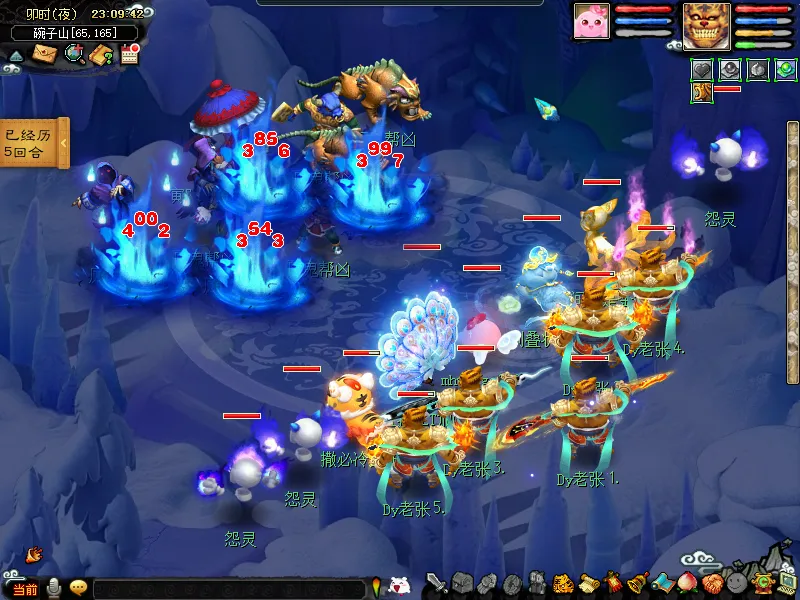The height and width of the screenshot is (600, 800).
Task: Click the peach icon in bottom toolbar
Action: click(x=687, y=583)
